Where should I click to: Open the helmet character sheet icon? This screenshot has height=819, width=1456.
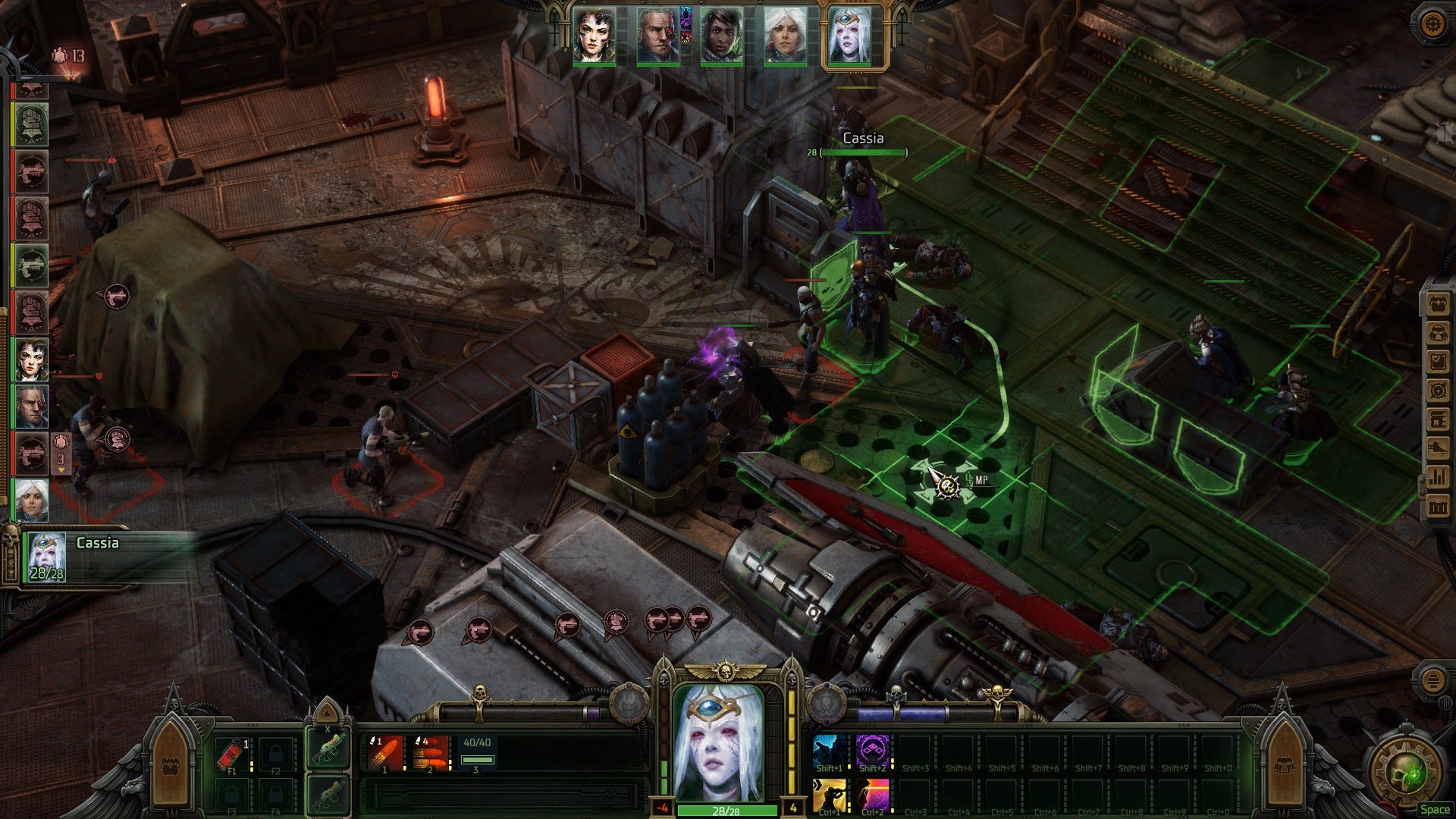(1438, 333)
